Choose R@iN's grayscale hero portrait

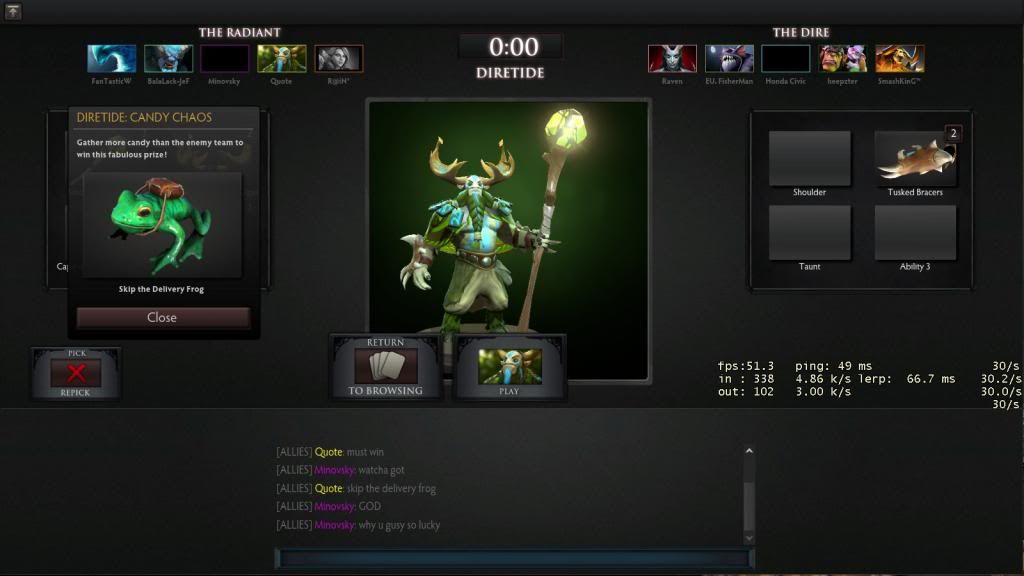coord(339,59)
